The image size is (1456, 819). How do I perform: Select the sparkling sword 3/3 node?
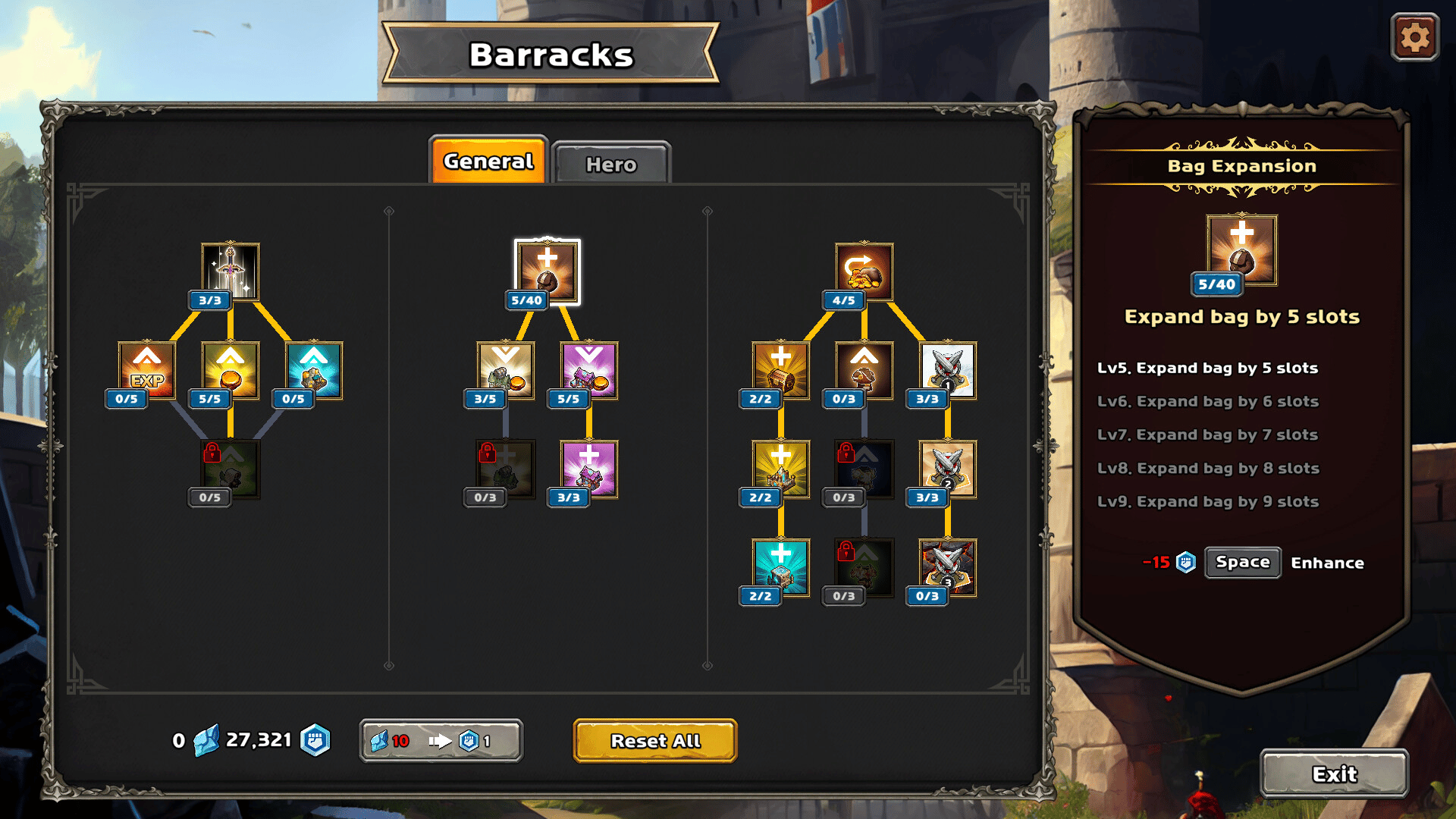[231, 271]
